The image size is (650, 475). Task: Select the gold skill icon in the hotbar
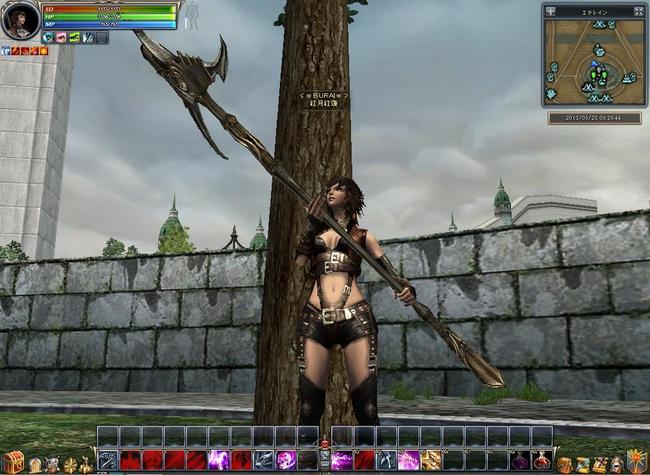[431, 460]
